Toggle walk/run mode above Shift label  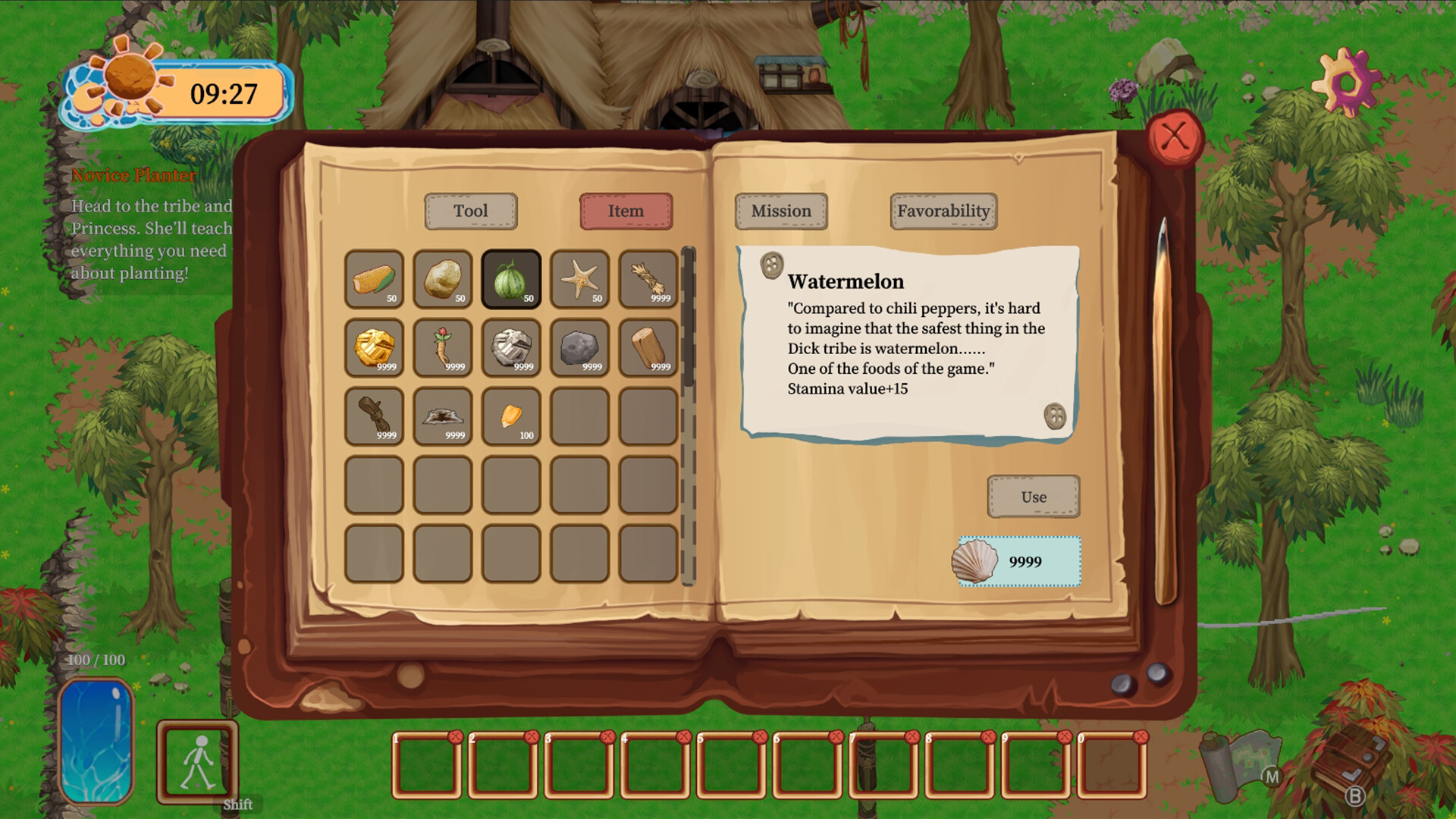198,762
